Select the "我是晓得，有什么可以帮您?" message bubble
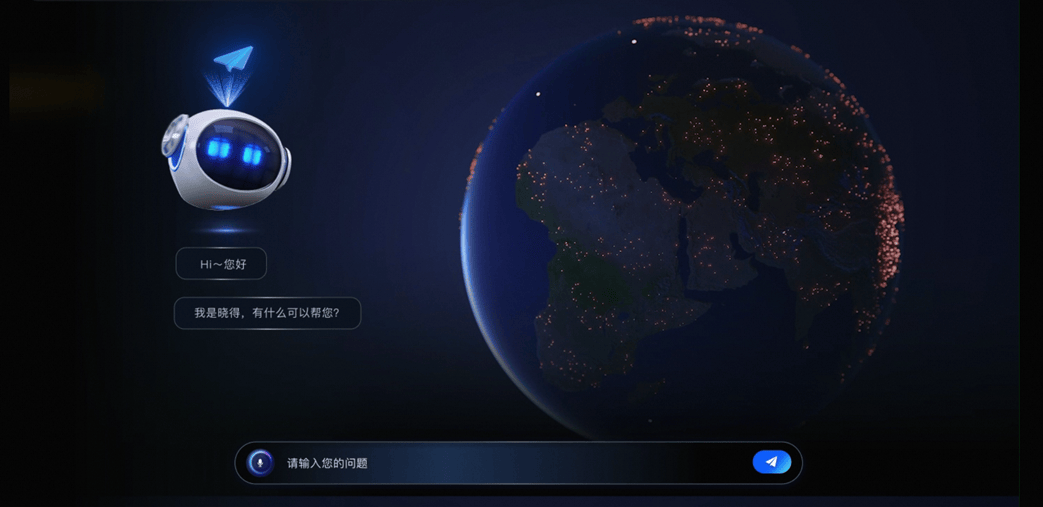The image size is (1043, 507). tap(267, 313)
